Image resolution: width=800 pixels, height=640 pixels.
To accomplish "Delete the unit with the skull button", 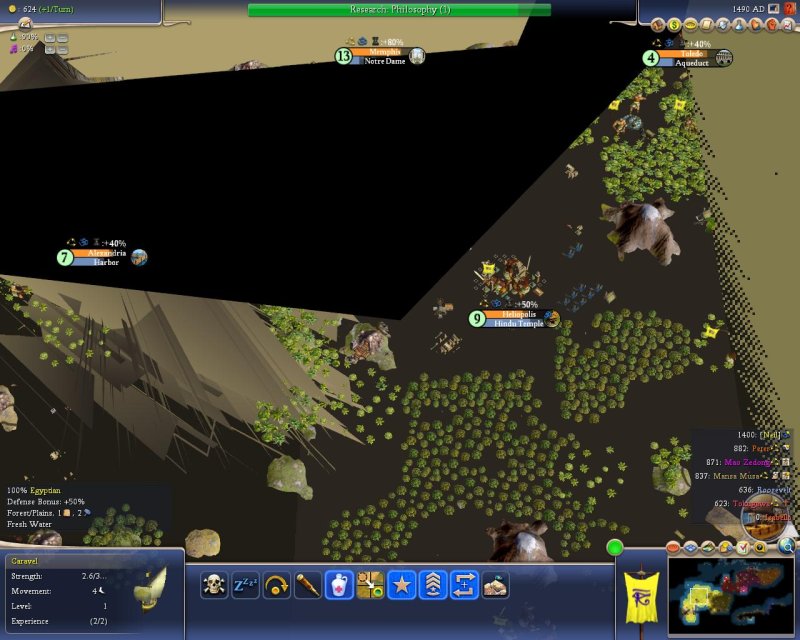I will (214, 585).
